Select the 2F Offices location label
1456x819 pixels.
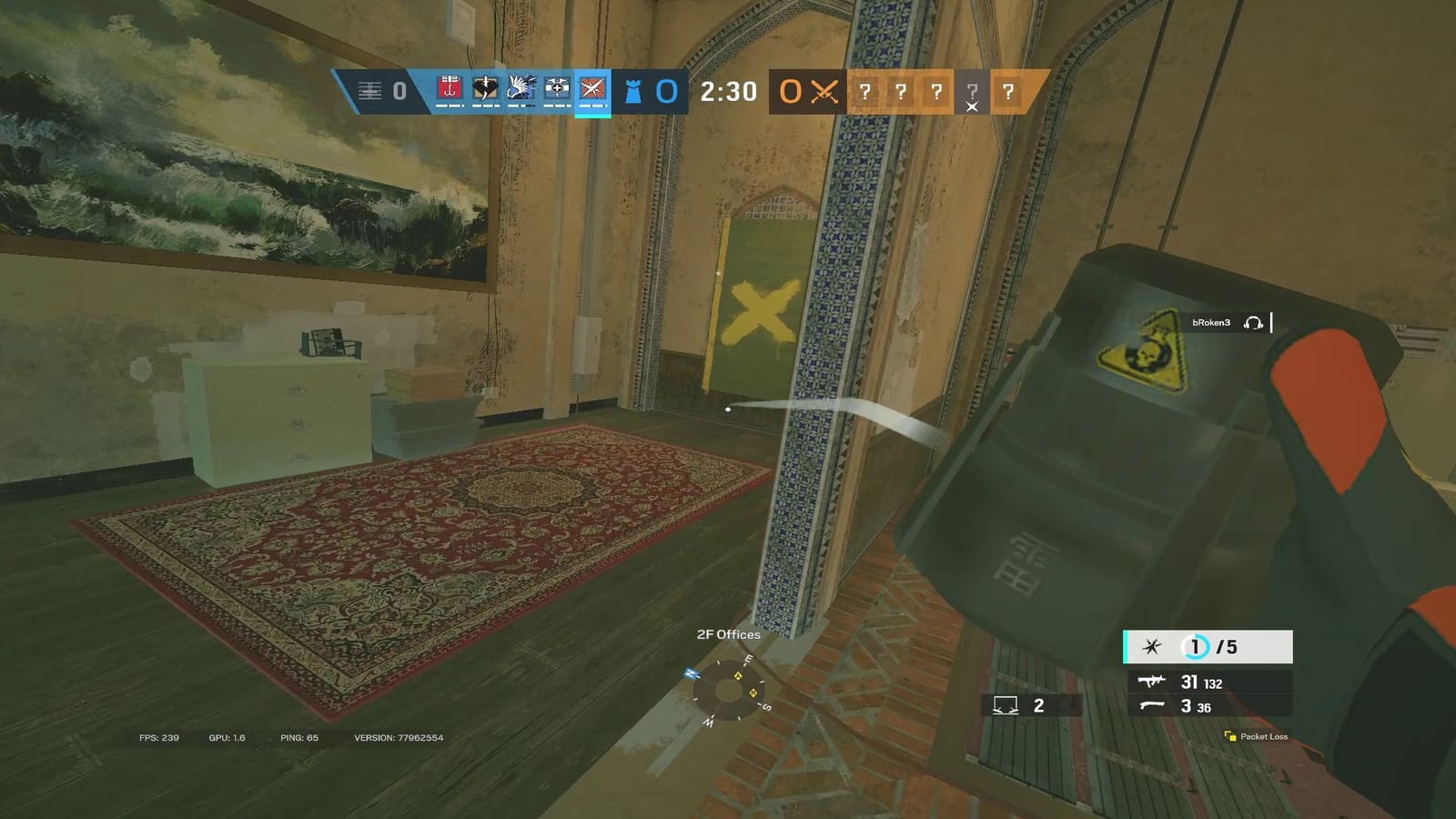pyautogui.click(x=728, y=634)
